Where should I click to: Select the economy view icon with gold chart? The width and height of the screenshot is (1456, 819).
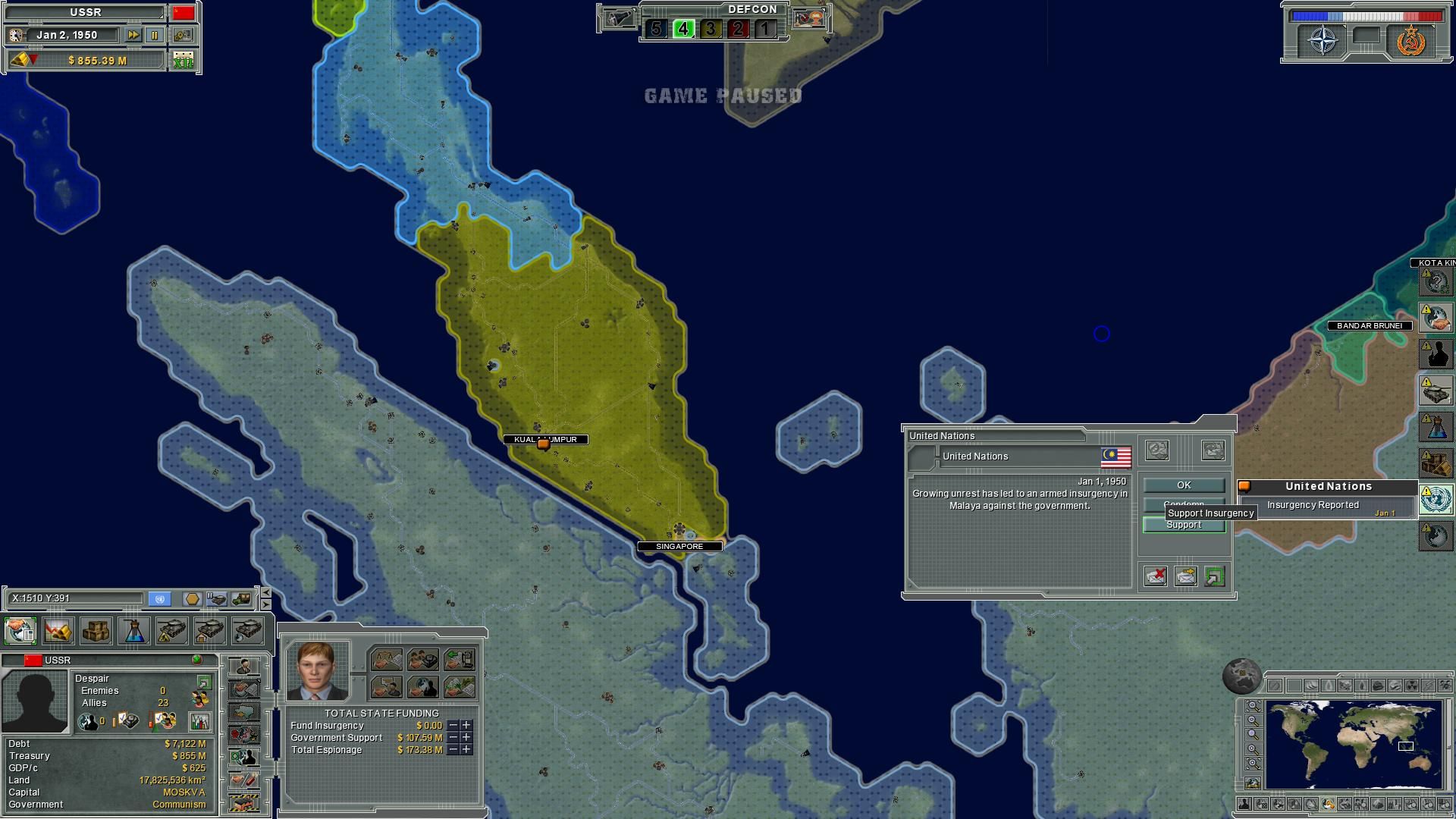point(58,631)
